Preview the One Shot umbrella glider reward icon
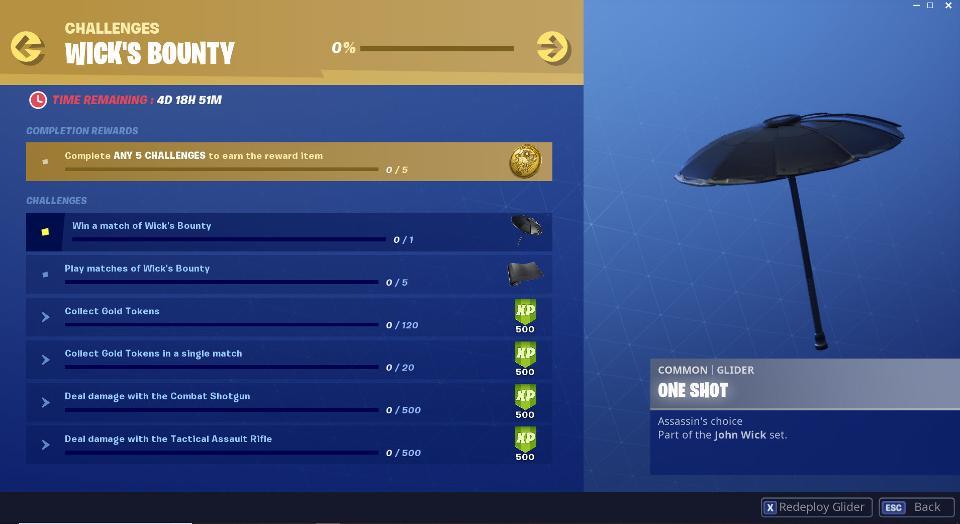This screenshot has height=524, width=960. (526, 229)
